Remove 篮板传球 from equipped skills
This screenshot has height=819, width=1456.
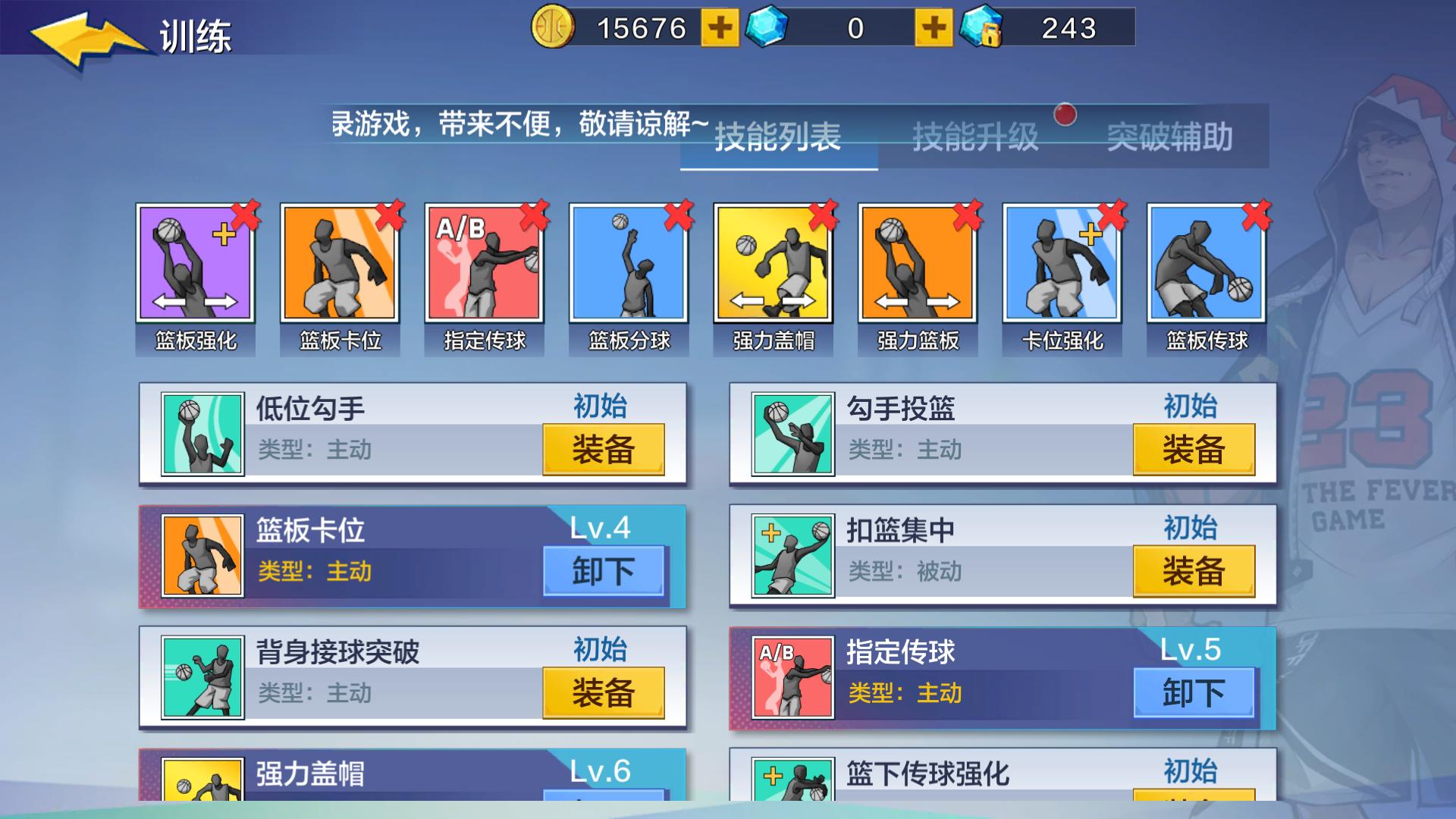click(1258, 216)
